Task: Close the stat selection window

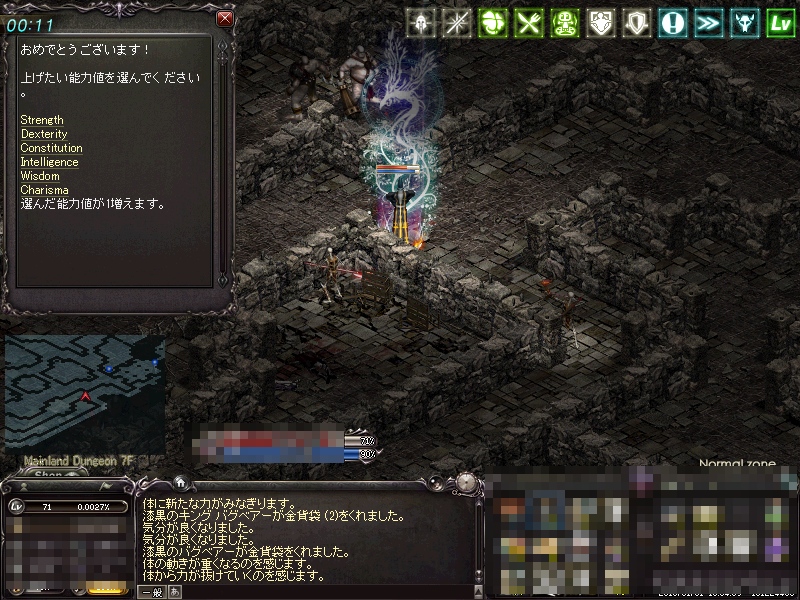Action: pos(225,18)
